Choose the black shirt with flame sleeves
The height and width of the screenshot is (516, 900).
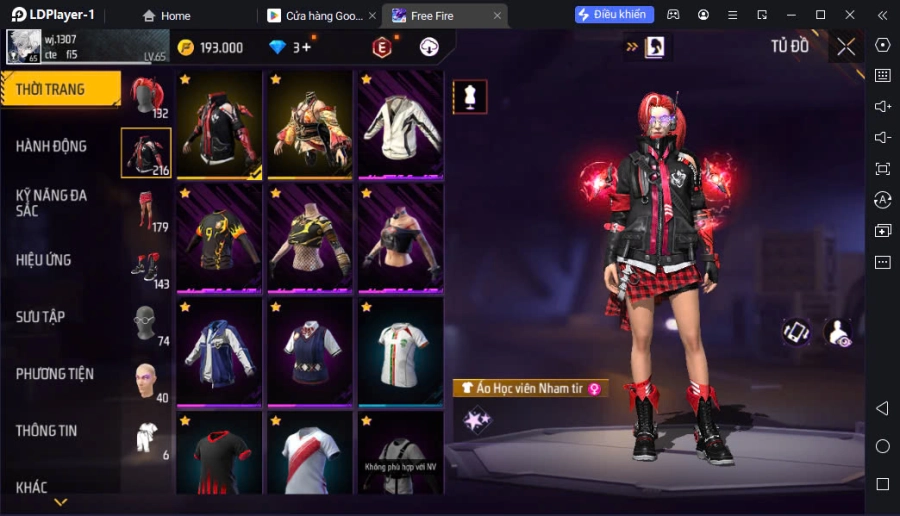(x=219, y=237)
